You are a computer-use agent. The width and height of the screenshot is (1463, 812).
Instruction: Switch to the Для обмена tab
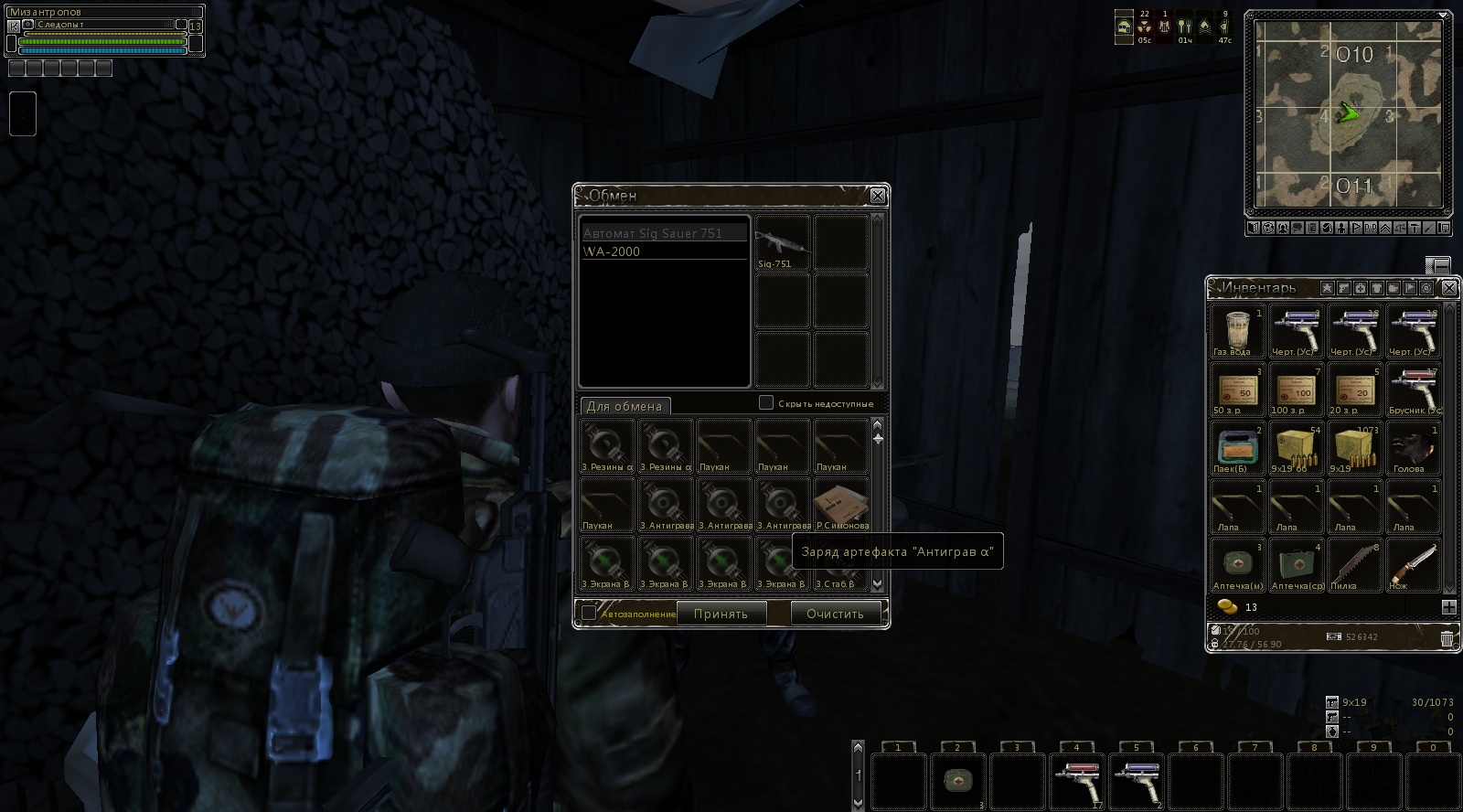coord(625,406)
